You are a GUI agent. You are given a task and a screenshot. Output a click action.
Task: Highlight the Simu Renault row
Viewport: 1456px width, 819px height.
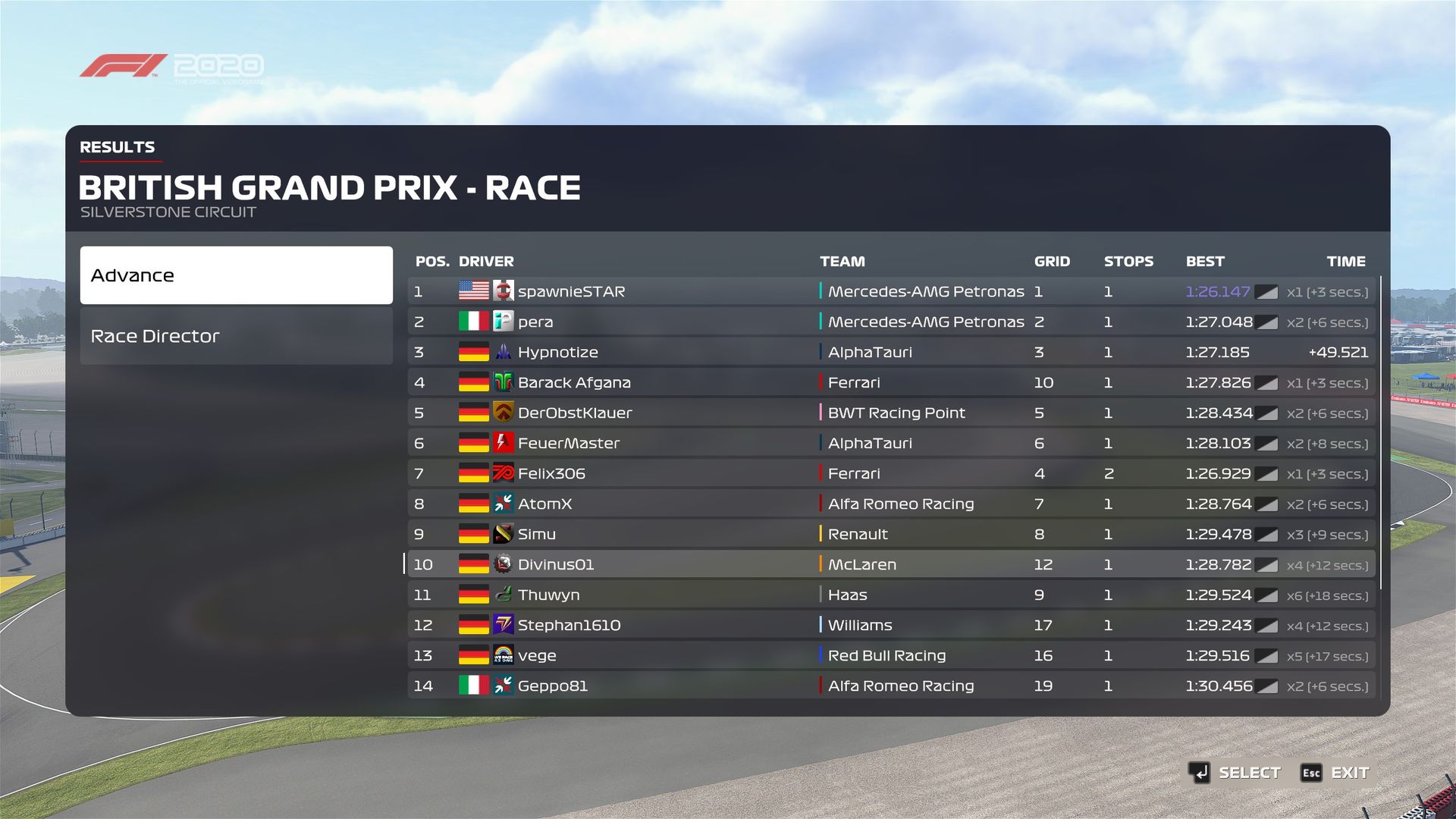pyautogui.click(x=891, y=534)
